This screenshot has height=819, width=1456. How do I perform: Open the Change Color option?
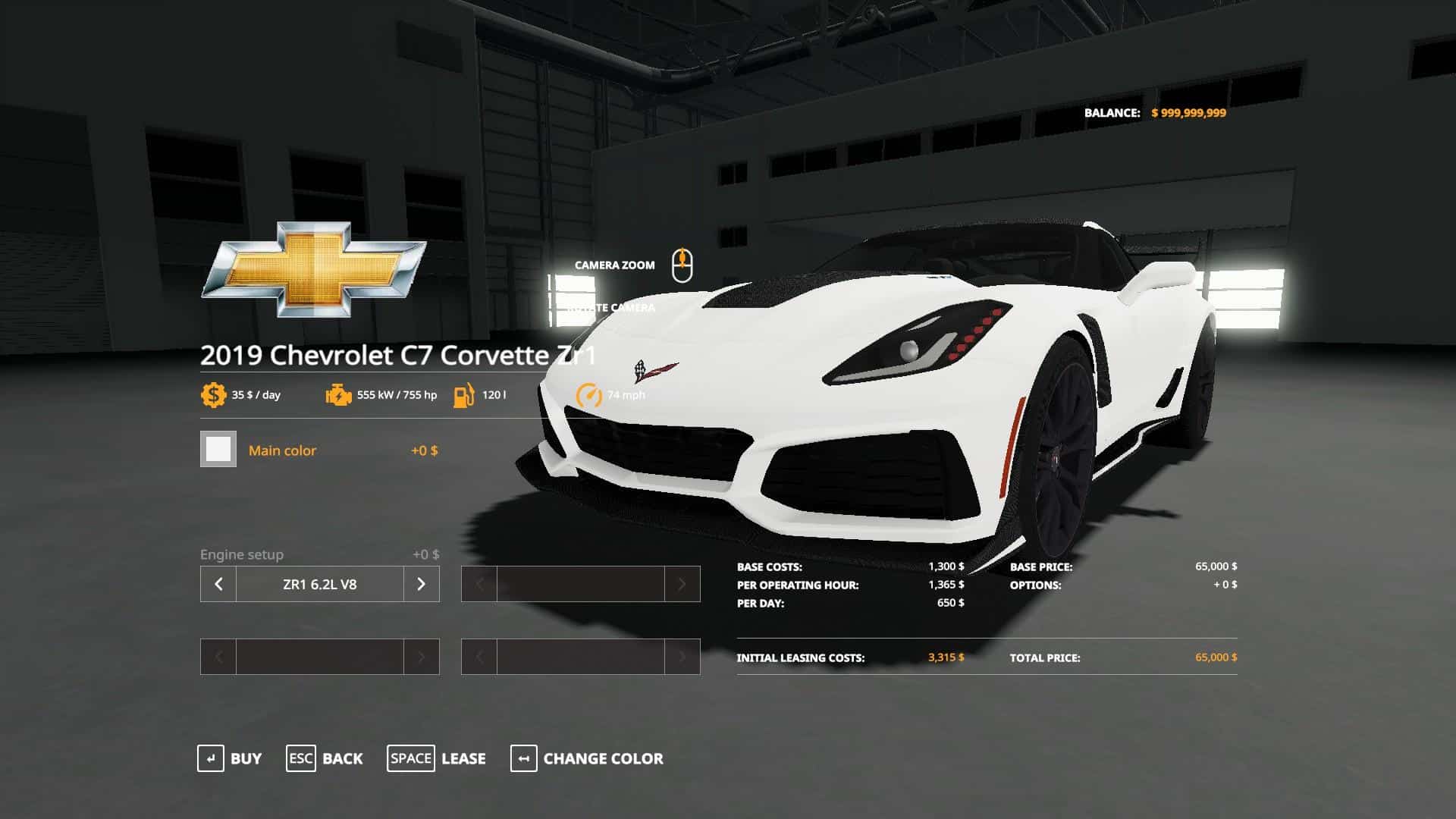pyautogui.click(x=587, y=758)
